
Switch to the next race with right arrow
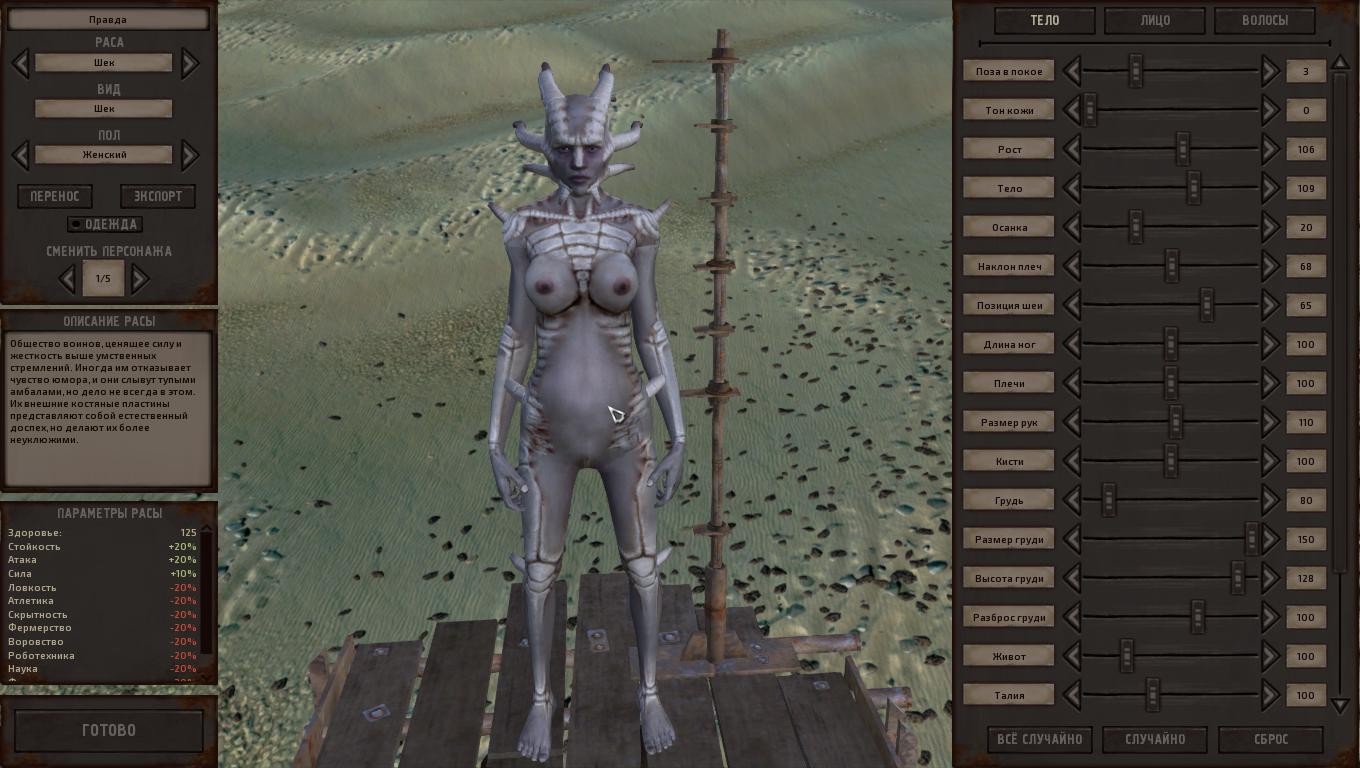(190, 63)
